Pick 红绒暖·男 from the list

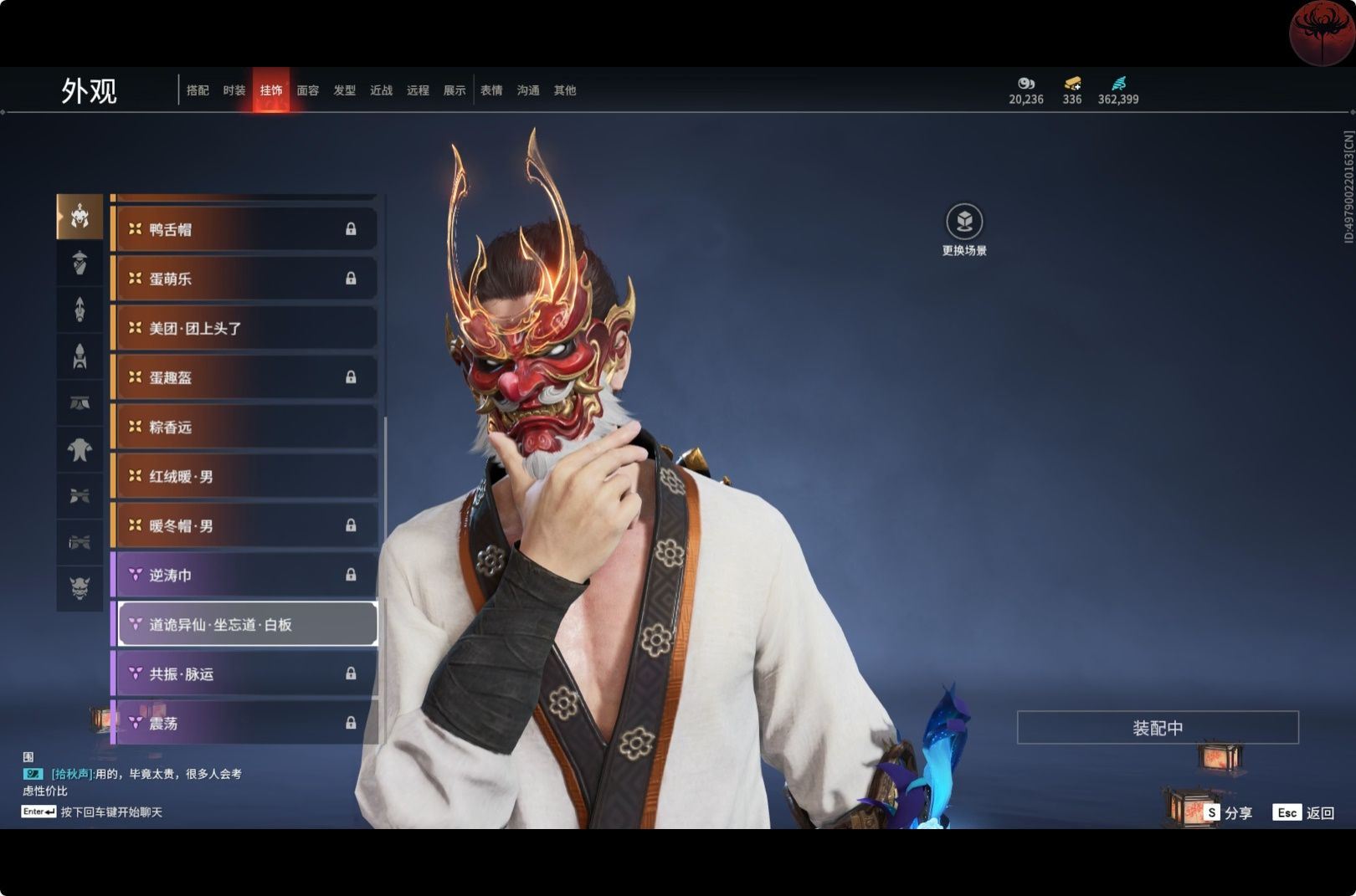click(x=244, y=476)
